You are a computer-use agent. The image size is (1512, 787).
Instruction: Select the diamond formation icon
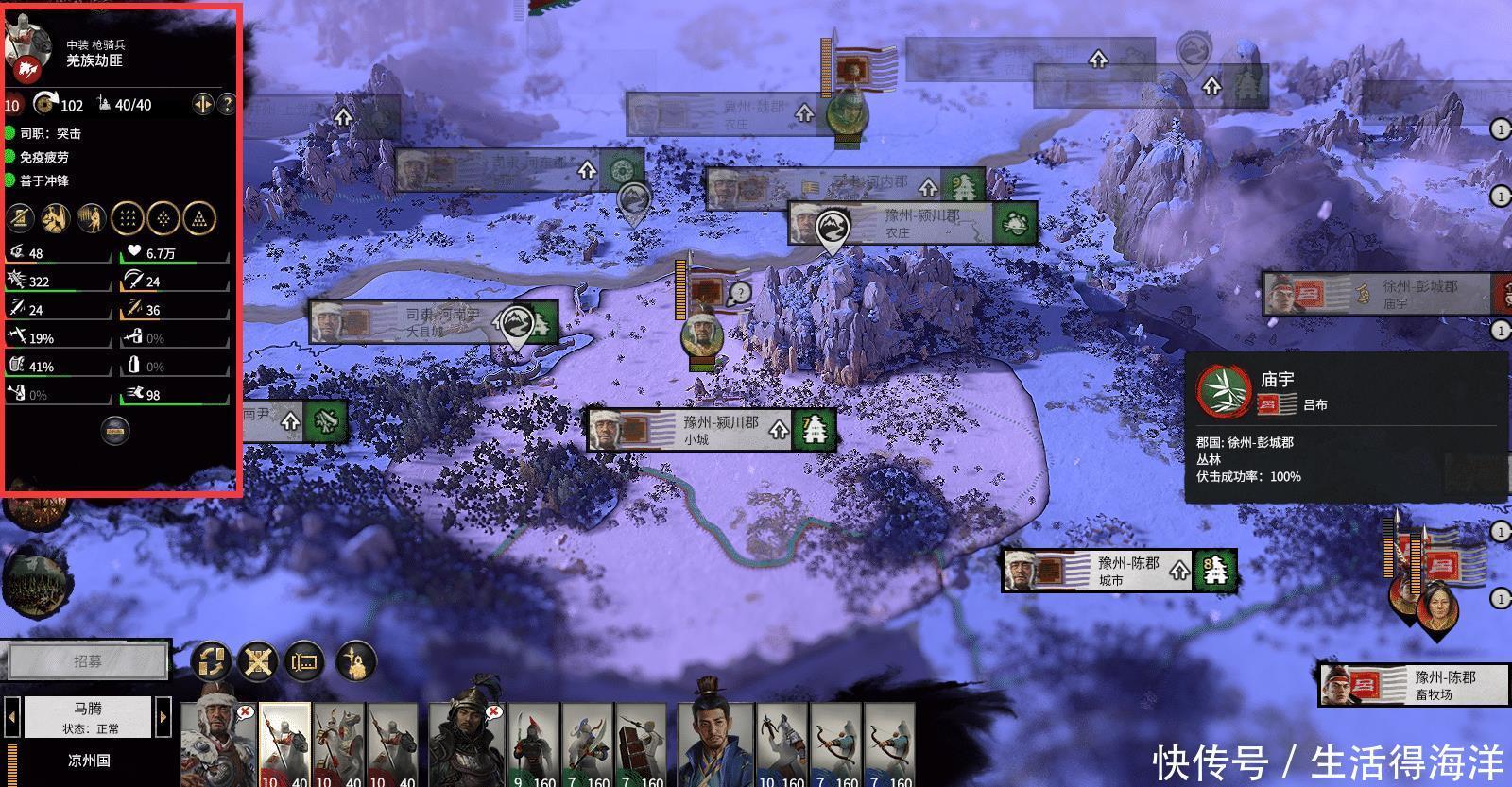(163, 218)
